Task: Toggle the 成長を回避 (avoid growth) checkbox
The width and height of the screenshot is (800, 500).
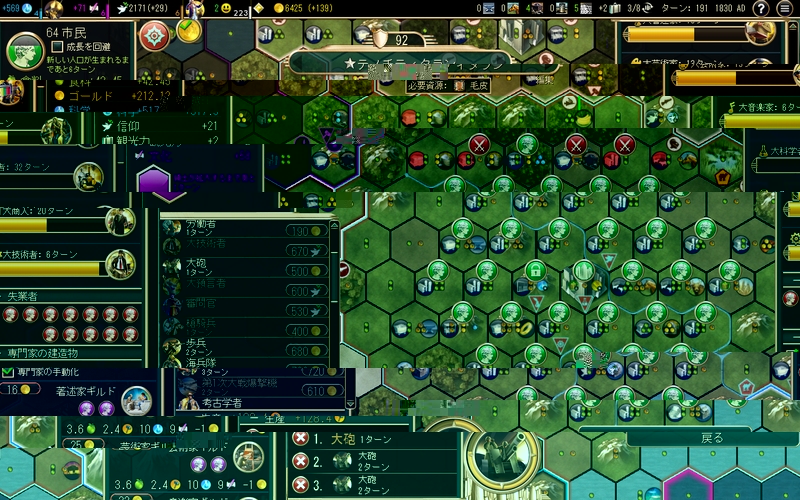Action: pos(57,46)
